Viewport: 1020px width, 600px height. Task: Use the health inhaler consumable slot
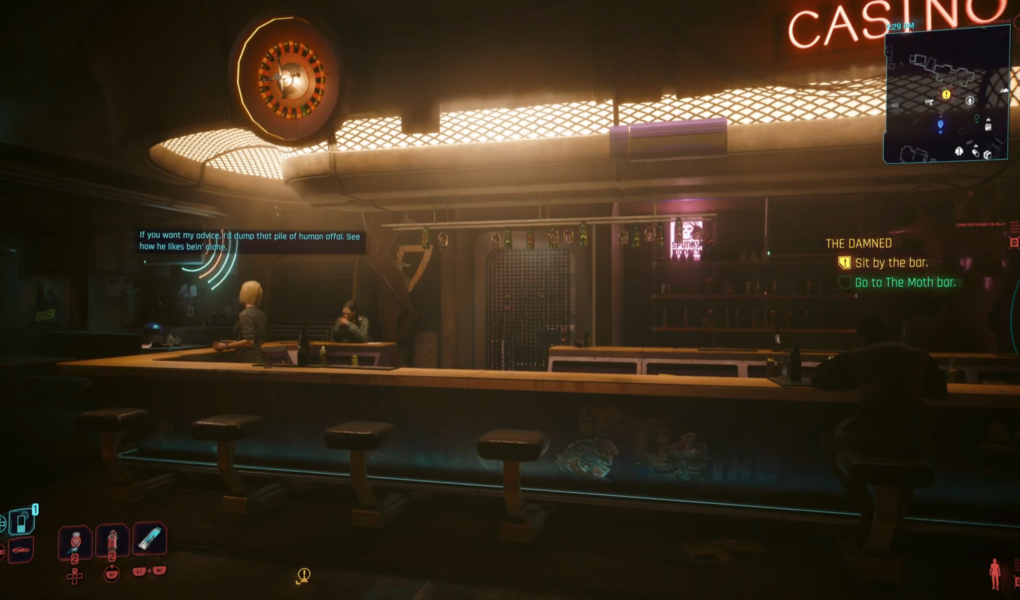(75, 542)
